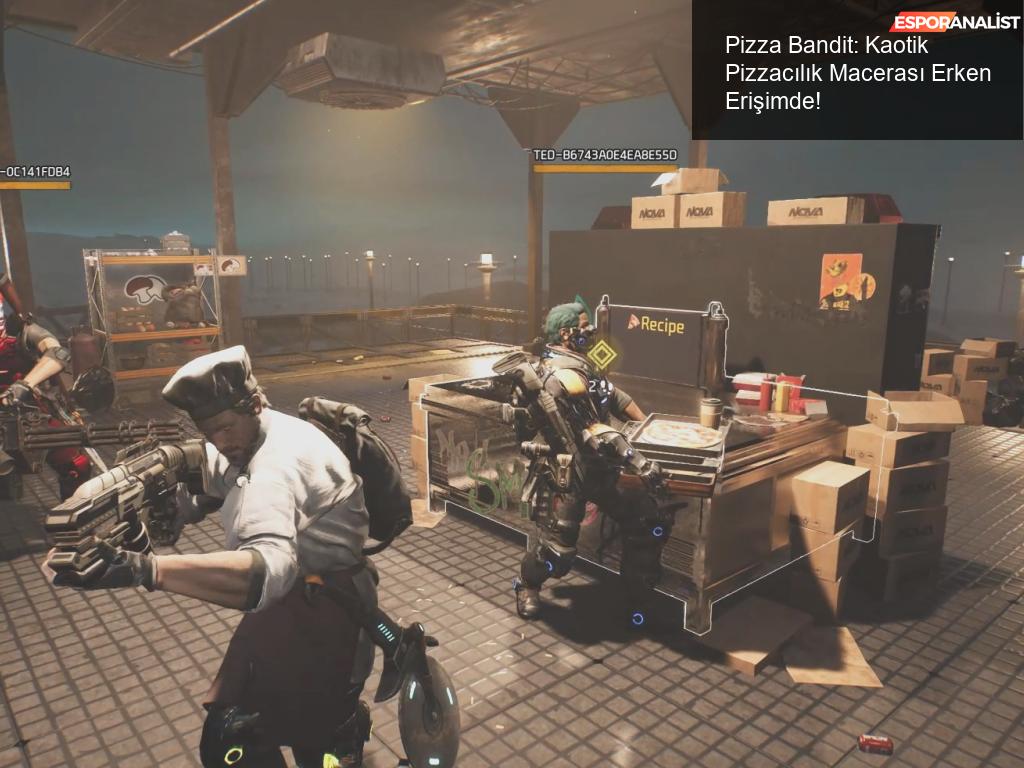
Task: Select the yellow diamond objective marker
Action: pyautogui.click(x=600, y=354)
